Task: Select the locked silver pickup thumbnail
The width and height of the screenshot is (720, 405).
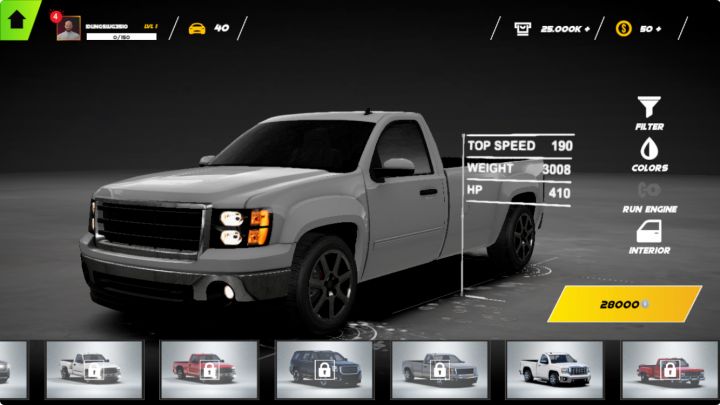Action: tap(438, 369)
